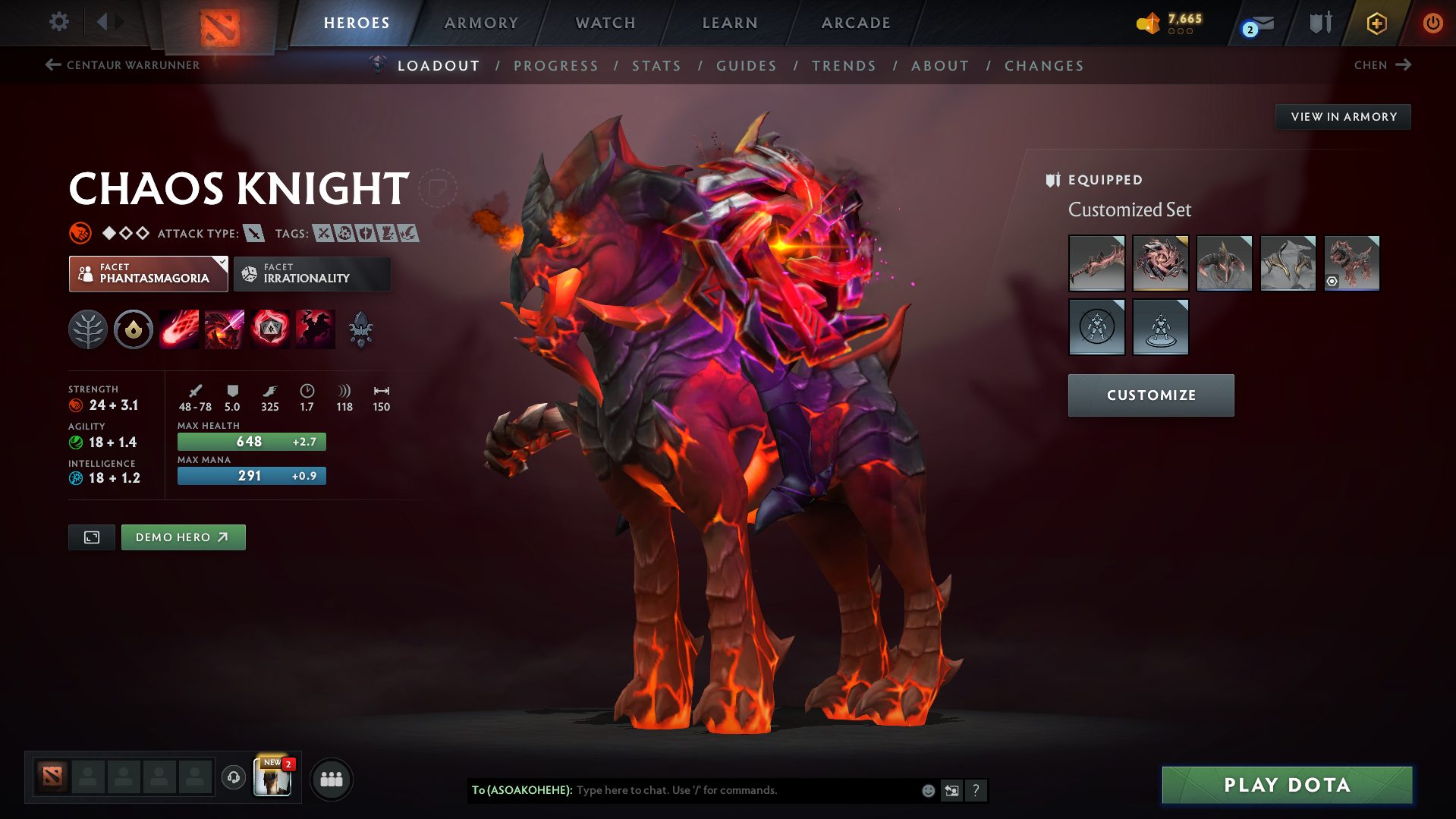The image size is (1456, 819).
Task: Open the ARMORY menu at the top
Action: [x=481, y=23]
